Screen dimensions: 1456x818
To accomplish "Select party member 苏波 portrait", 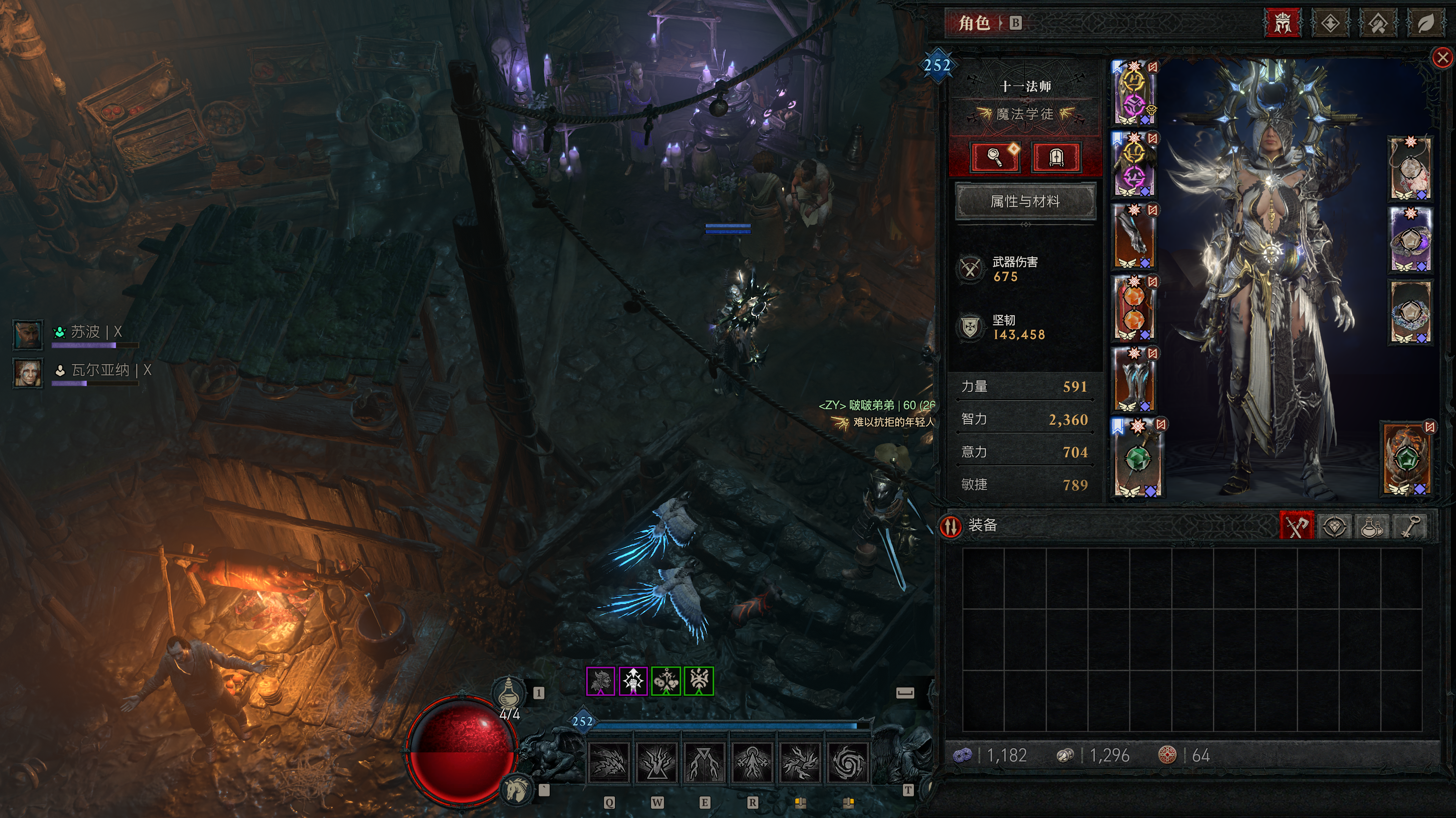I will point(28,334).
